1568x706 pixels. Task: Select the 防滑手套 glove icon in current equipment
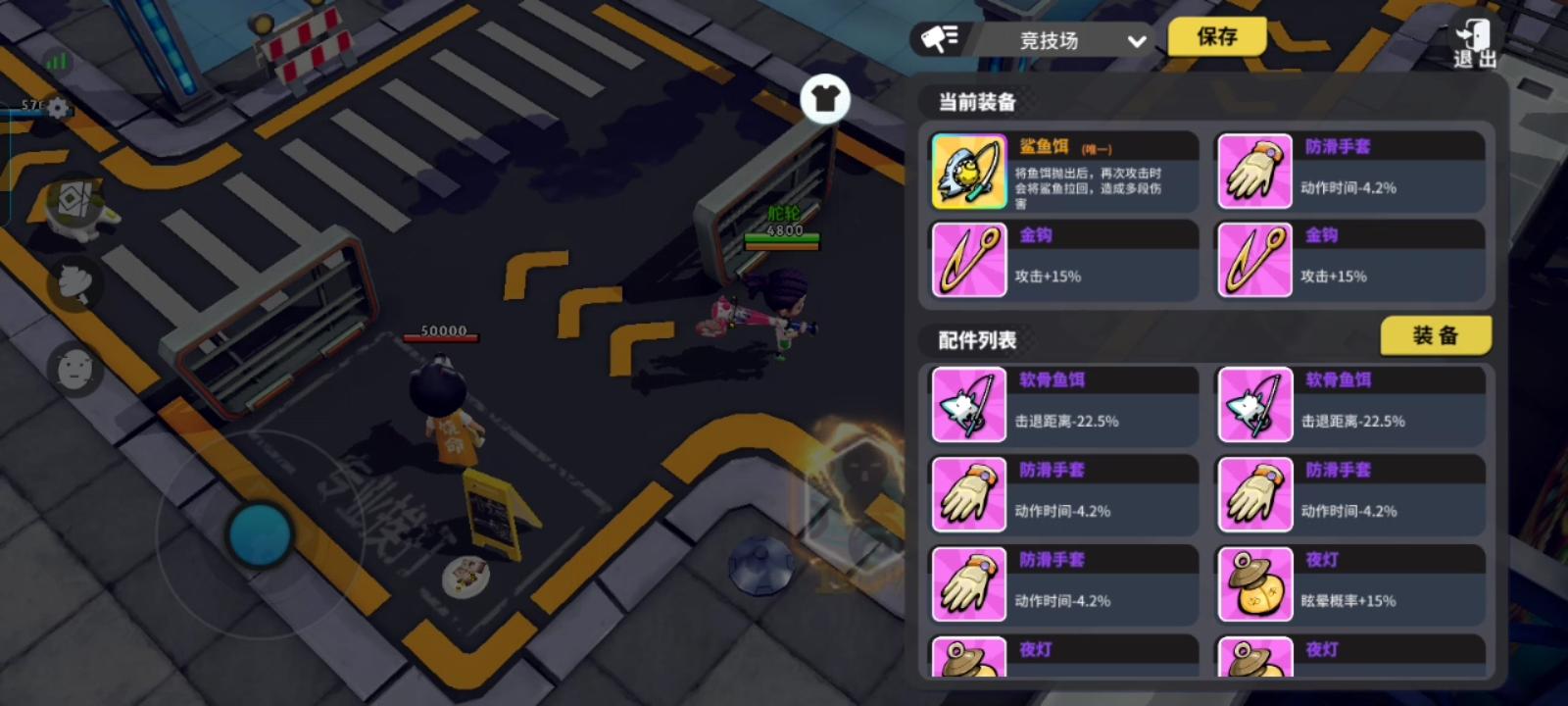[x=1254, y=172]
